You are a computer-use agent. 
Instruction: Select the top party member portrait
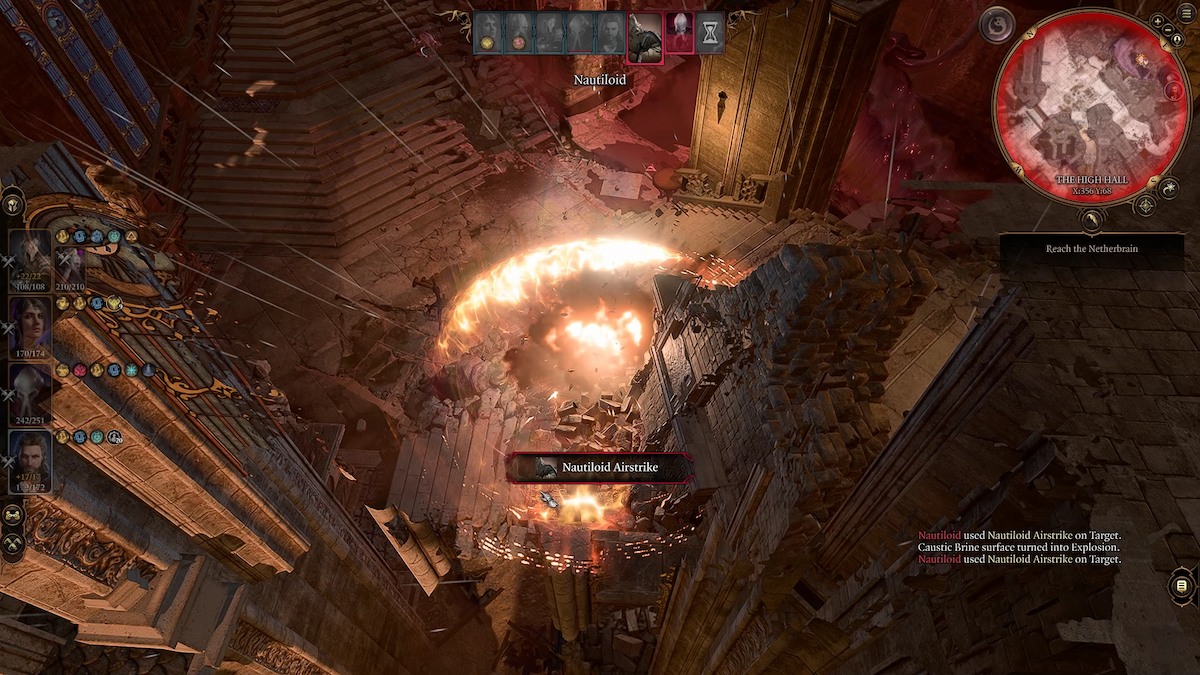pyautogui.click(x=30, y=254)
